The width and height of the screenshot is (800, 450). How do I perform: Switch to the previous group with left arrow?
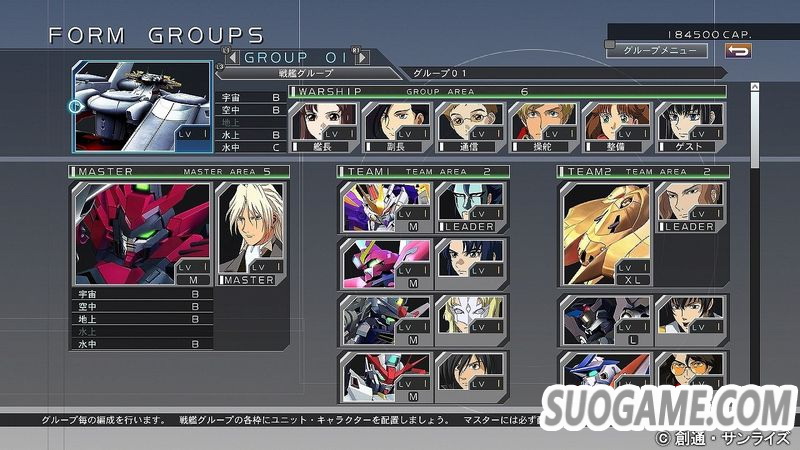[229, 57]
